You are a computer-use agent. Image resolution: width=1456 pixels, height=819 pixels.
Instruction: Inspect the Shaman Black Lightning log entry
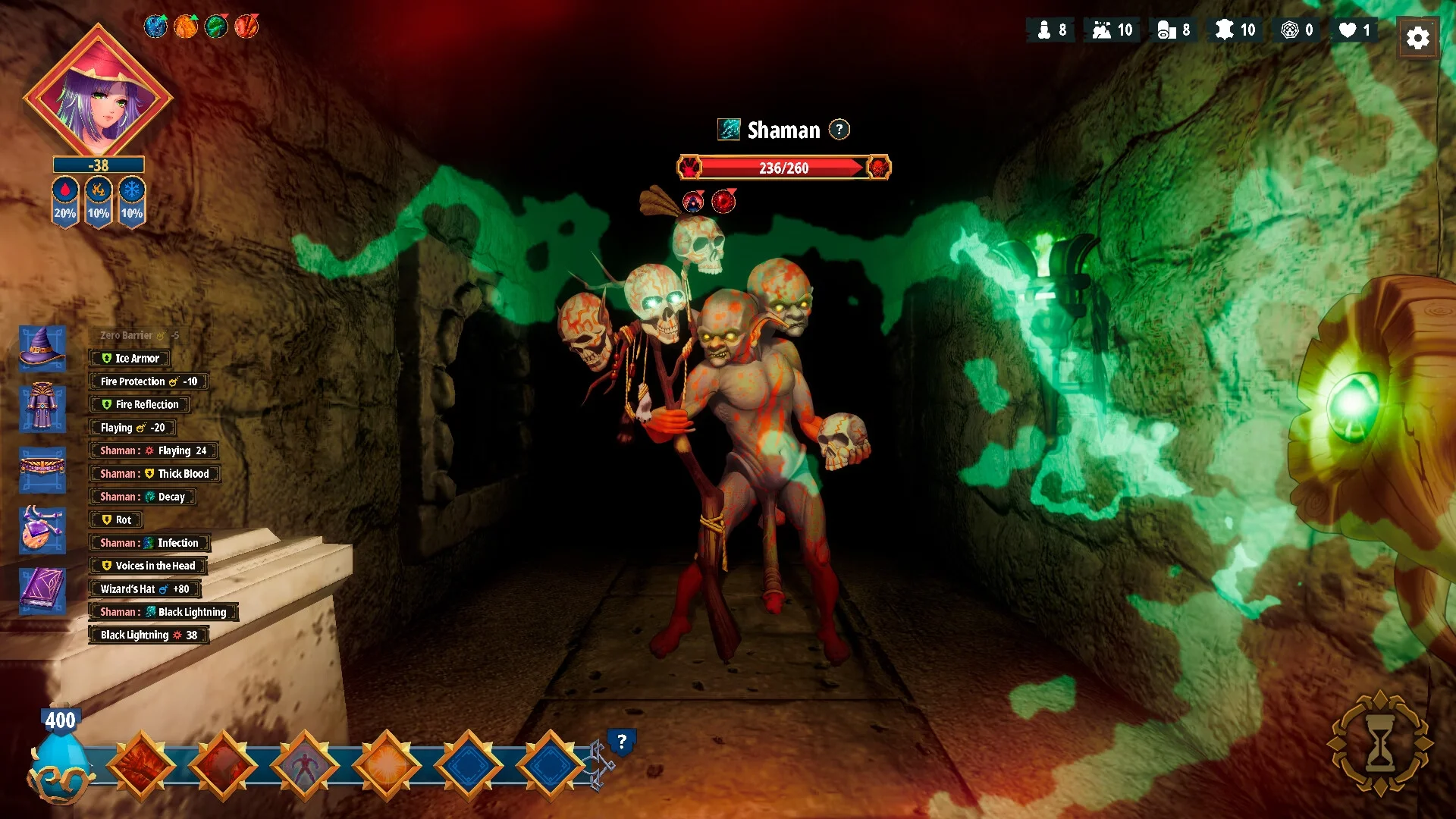click(163, 612)
